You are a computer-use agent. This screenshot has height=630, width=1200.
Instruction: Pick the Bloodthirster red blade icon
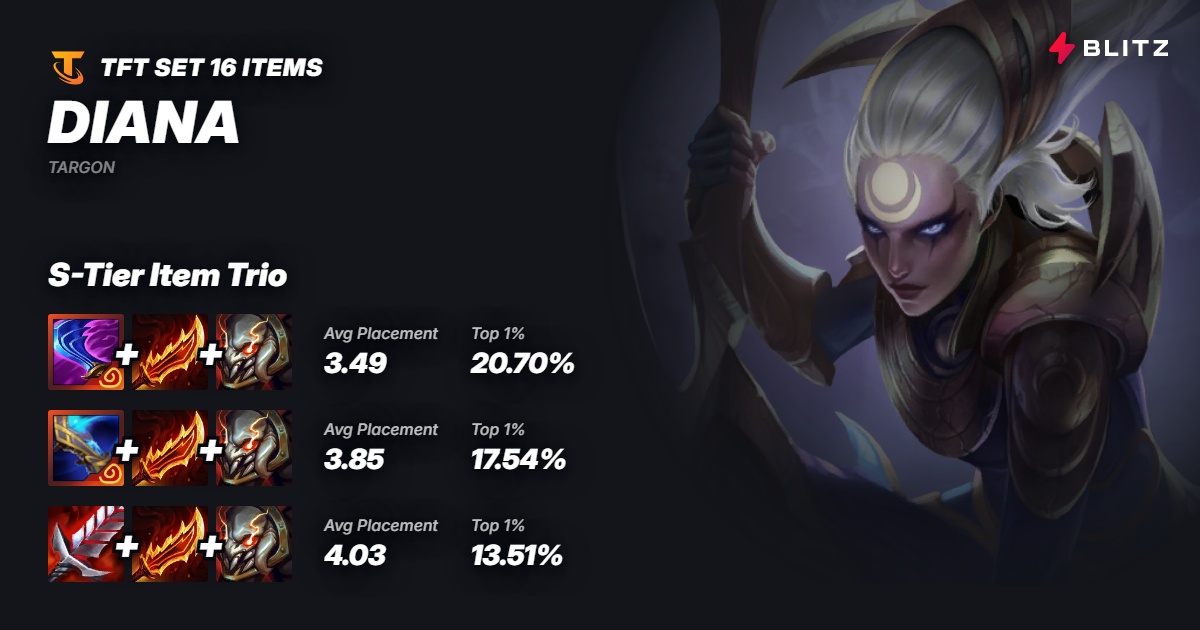(x=85, y=543)
